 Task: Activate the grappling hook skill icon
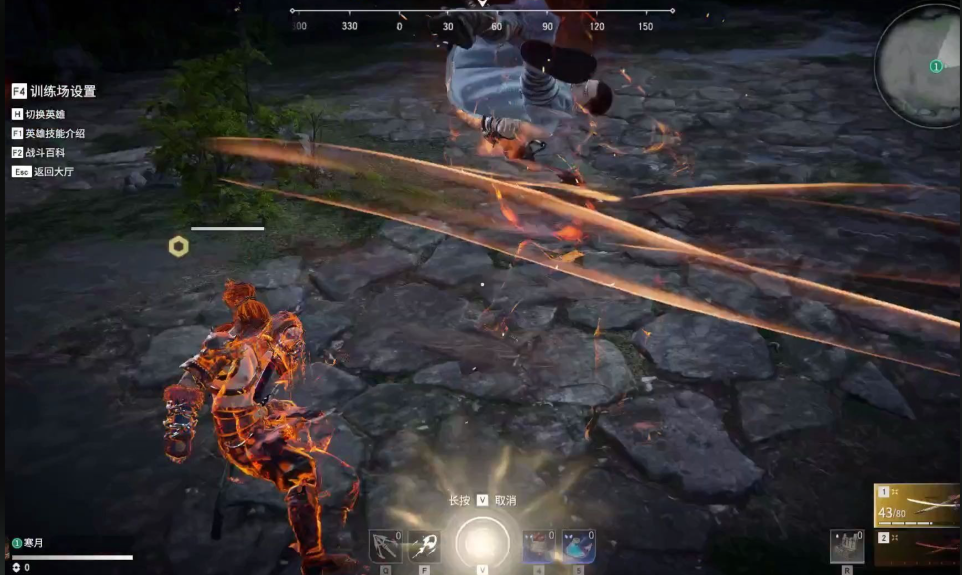pos(385,546)
